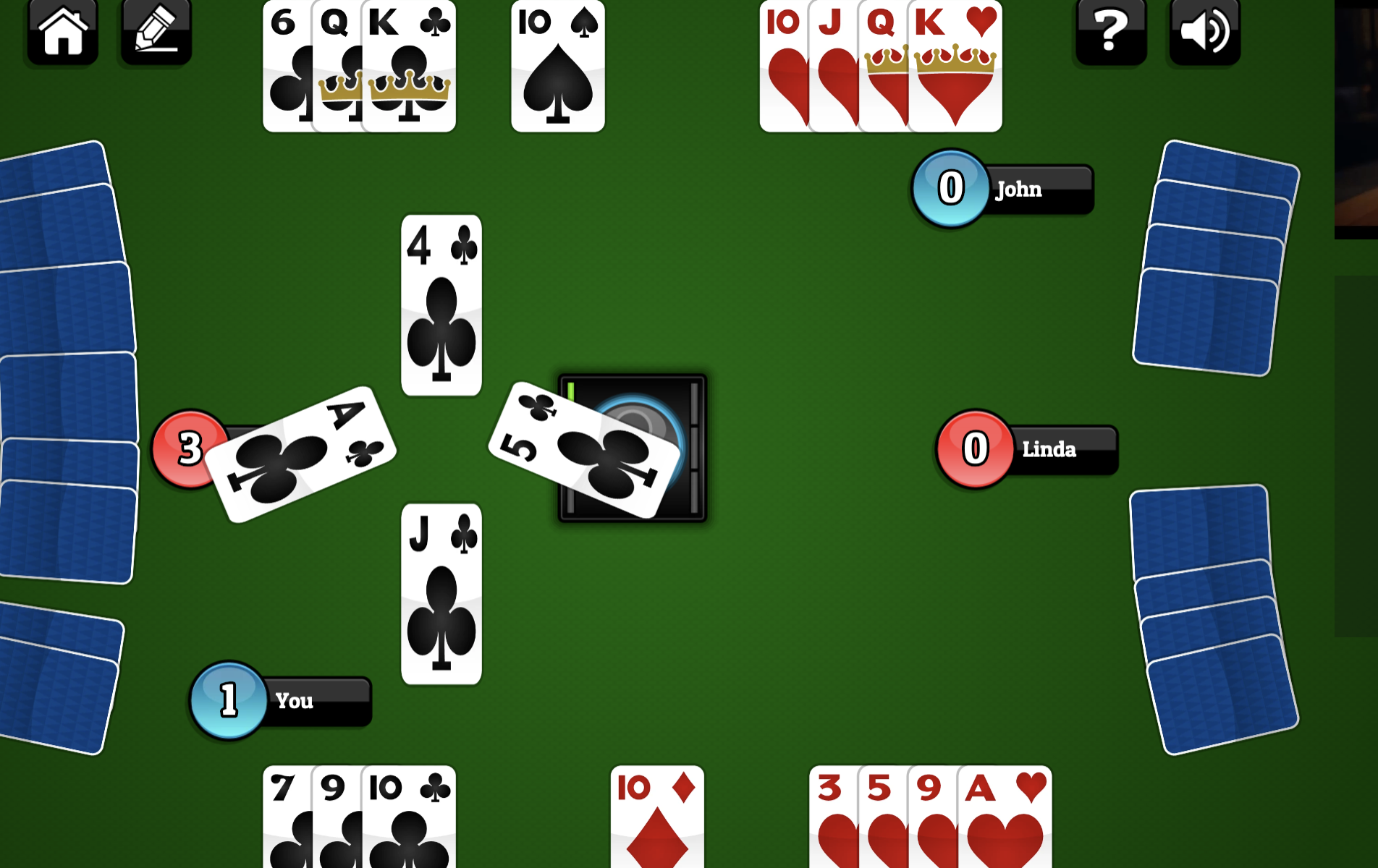Viewport: 1378px width, 868px height.
Task: Open the score sheet via pencil icon
Action: [155, 30]
